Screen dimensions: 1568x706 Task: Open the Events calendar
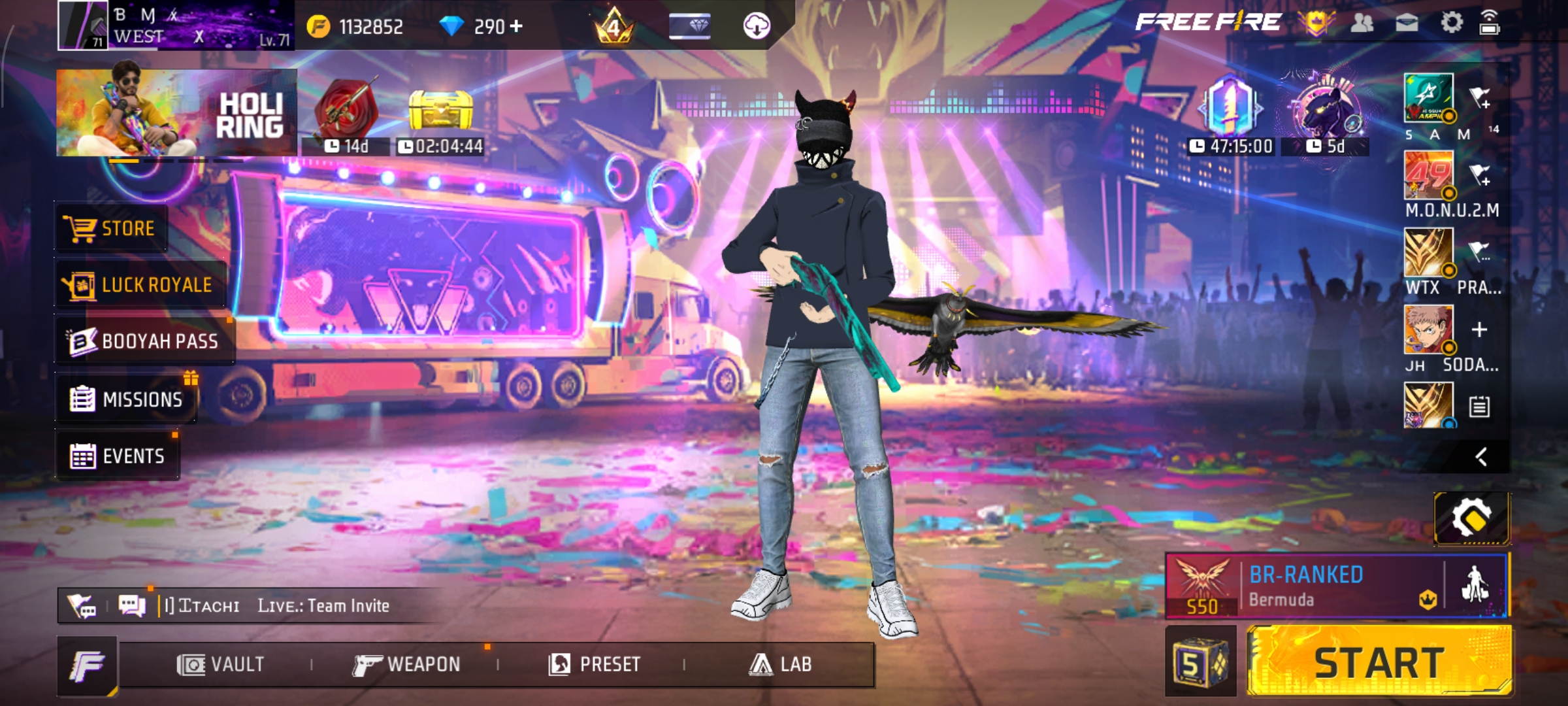coord(118,456)
